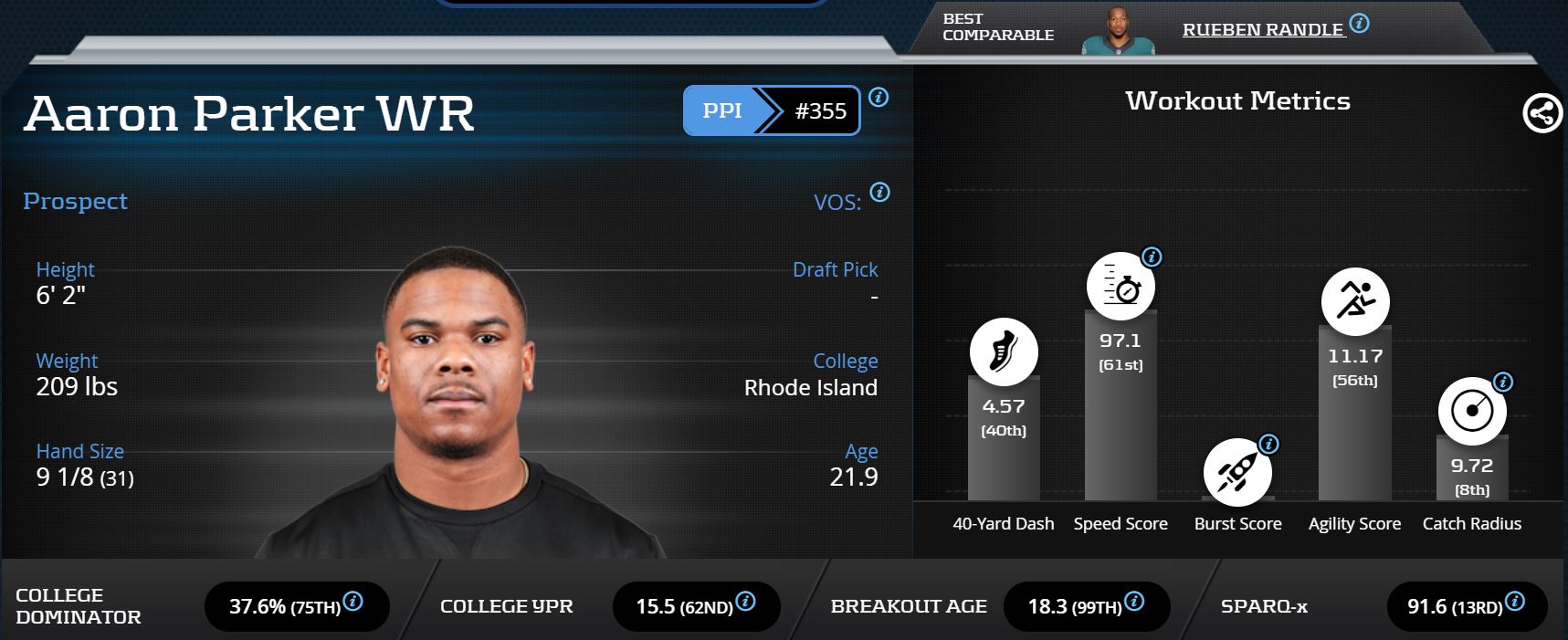Click Rueben Randle's player thumbnail
This screenshot has width=1568, height=640.
(1118, 32)
